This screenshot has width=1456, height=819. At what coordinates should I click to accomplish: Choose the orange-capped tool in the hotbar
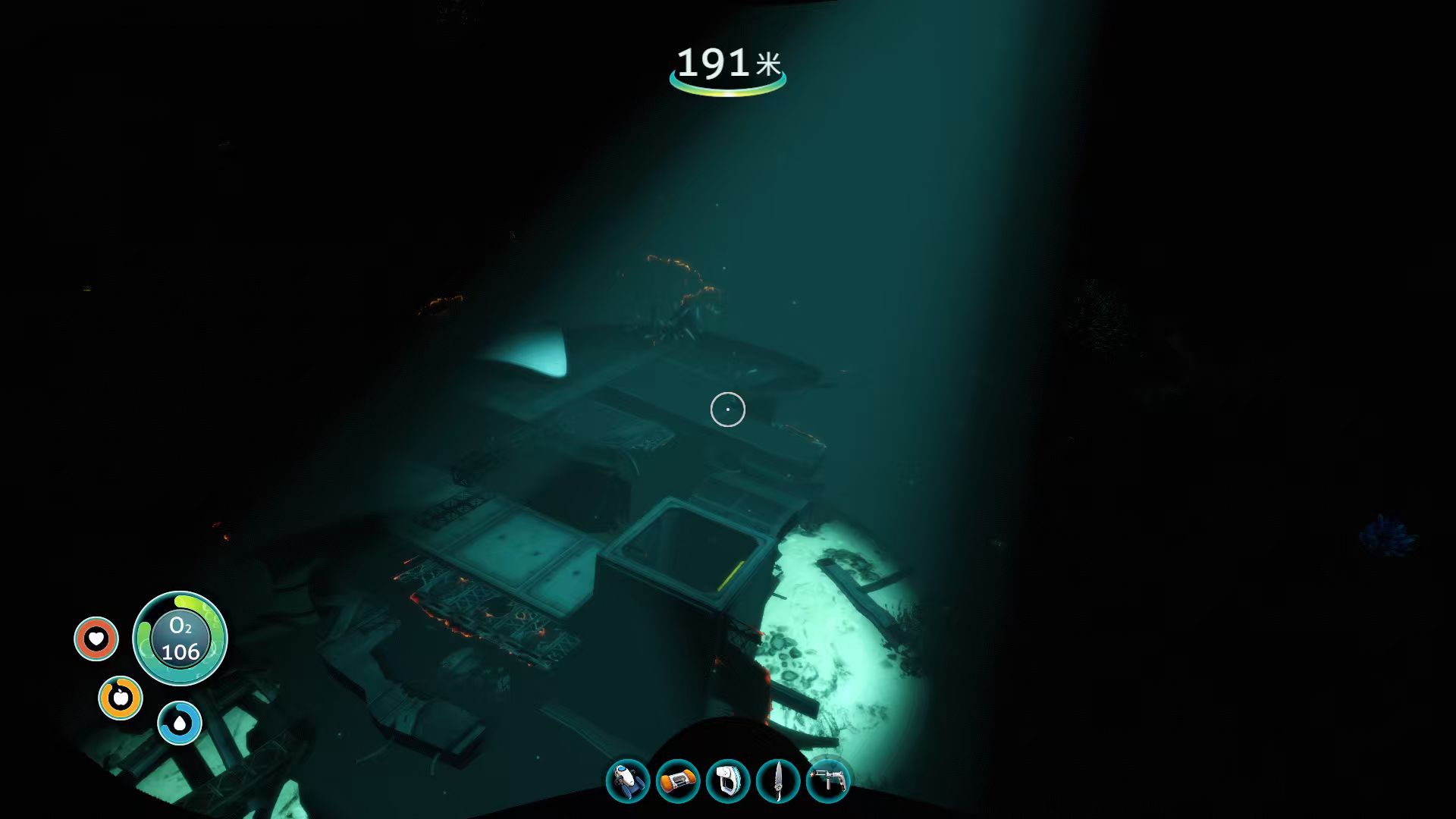[x=677, y=781]
